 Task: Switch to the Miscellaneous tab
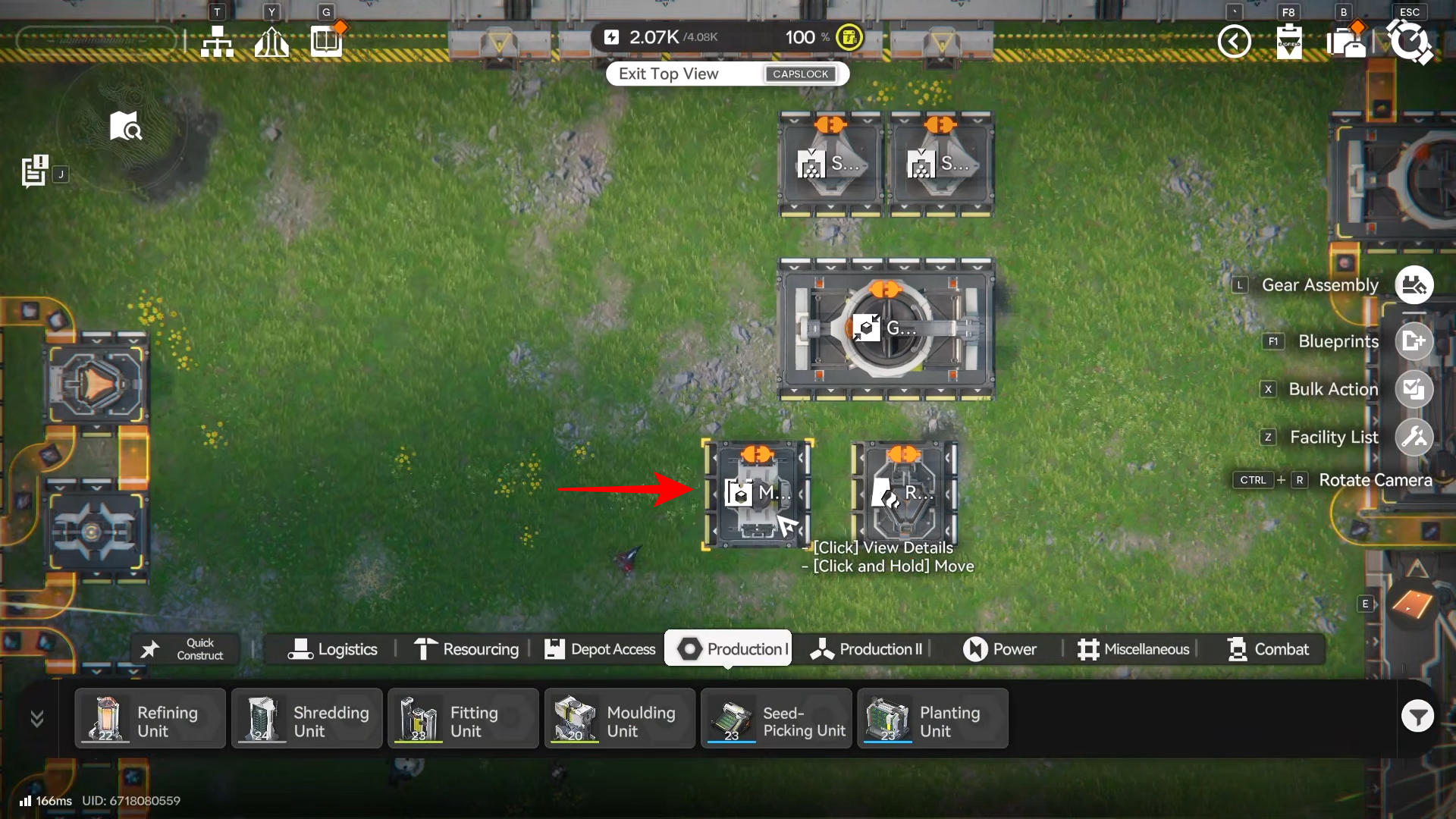(1134, 649)
